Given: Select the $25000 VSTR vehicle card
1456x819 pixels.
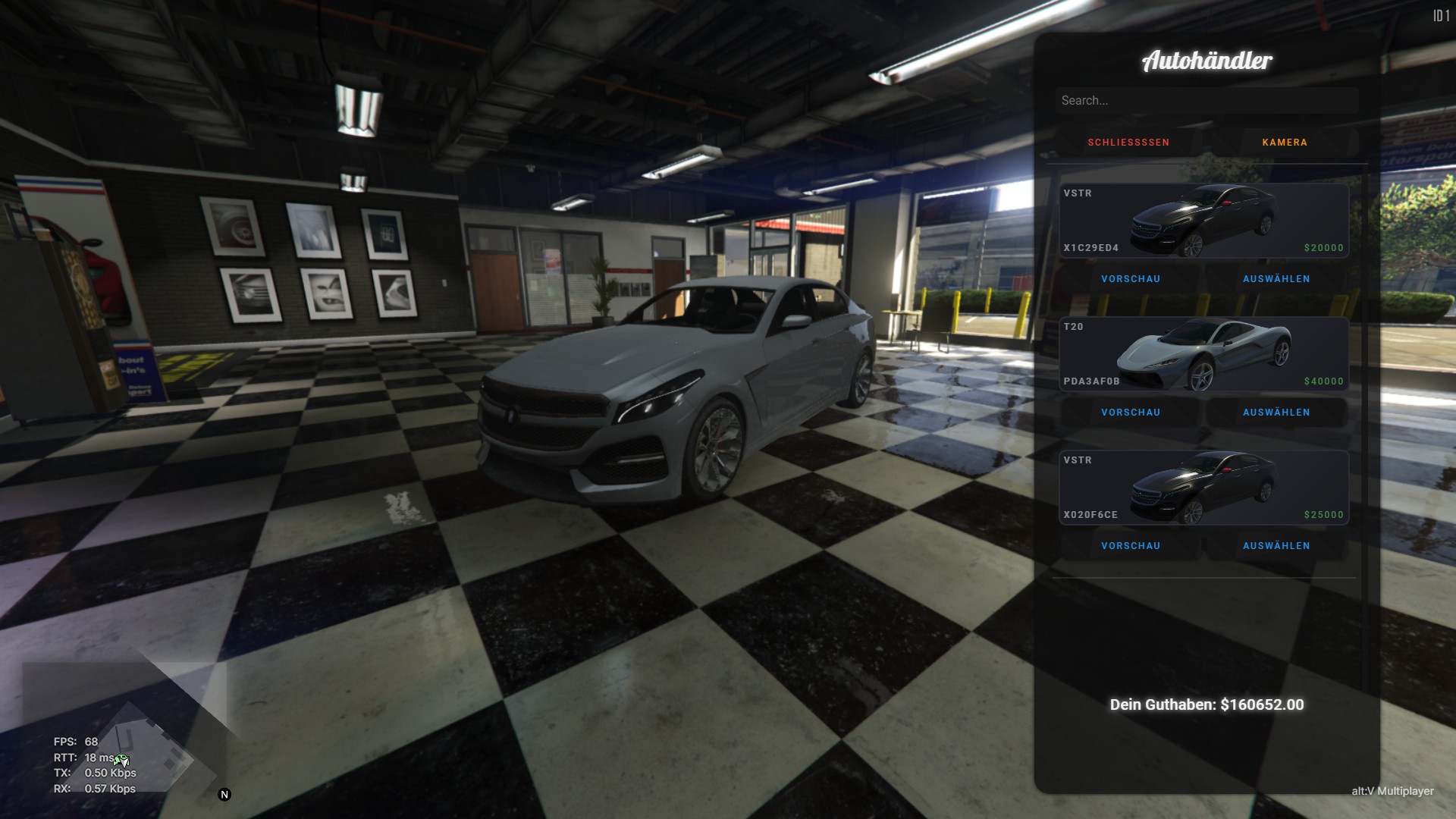Looking at the screenshot, I should 1203,488.
